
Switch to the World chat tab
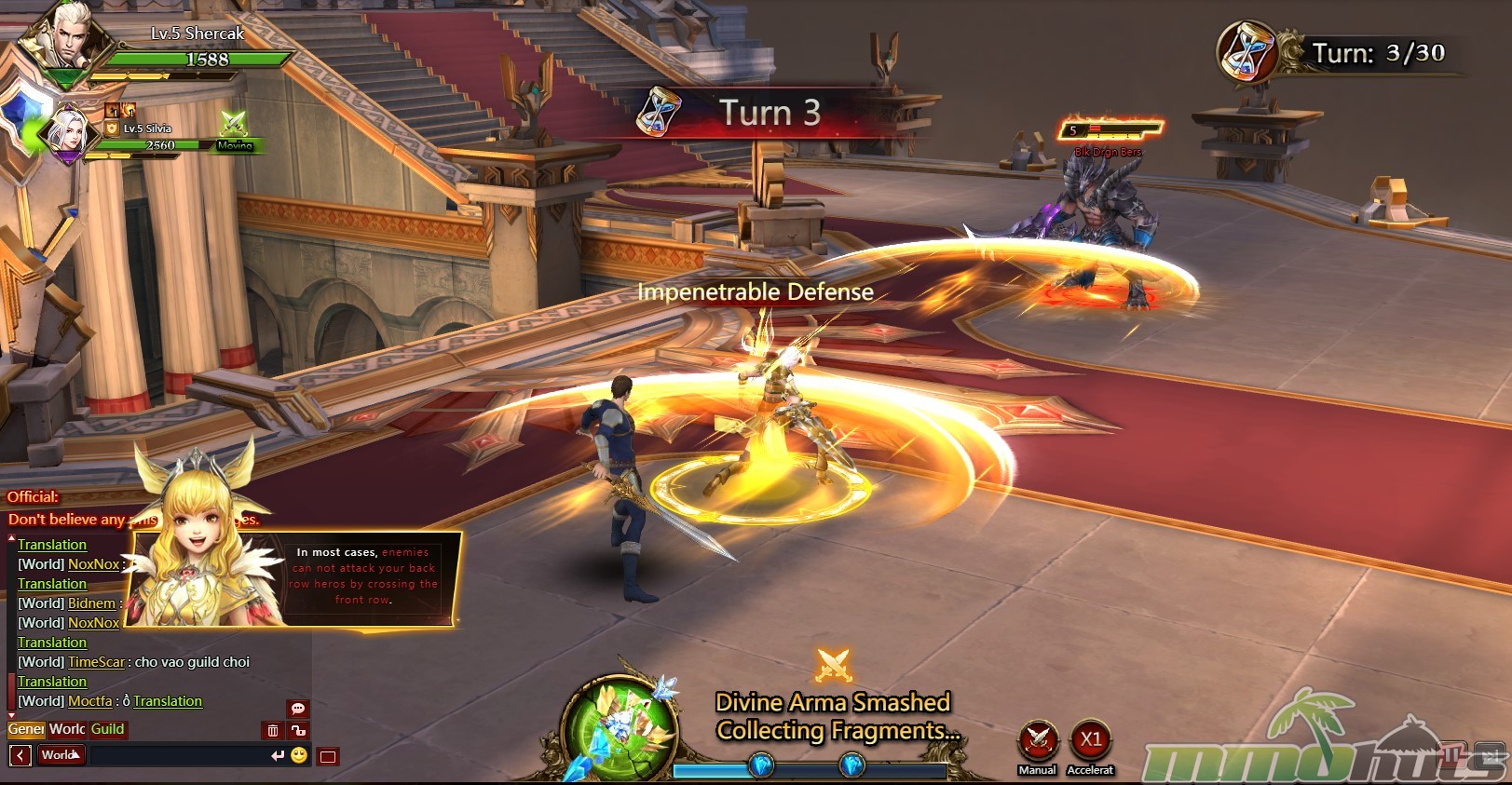pyautogui.click(x=67, y=729)
